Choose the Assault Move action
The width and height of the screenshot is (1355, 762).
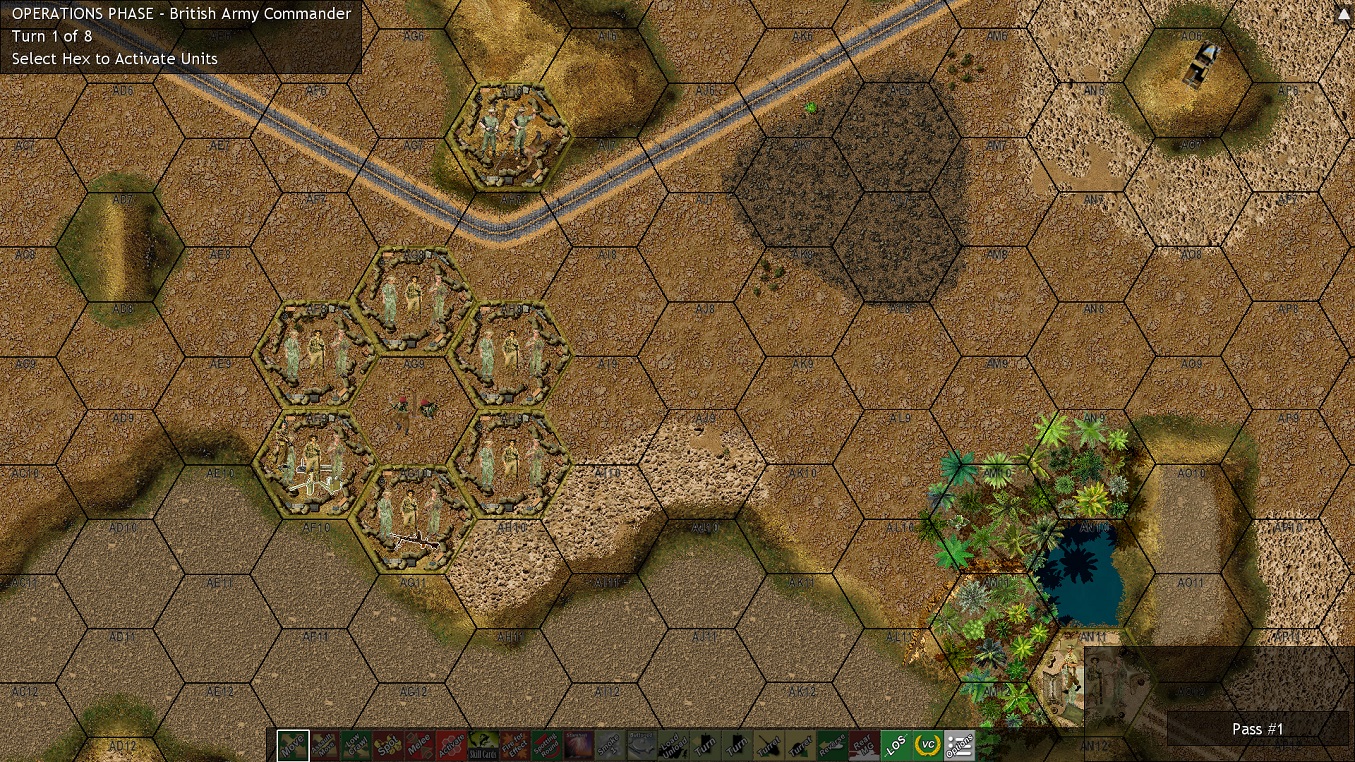(324, 745)
